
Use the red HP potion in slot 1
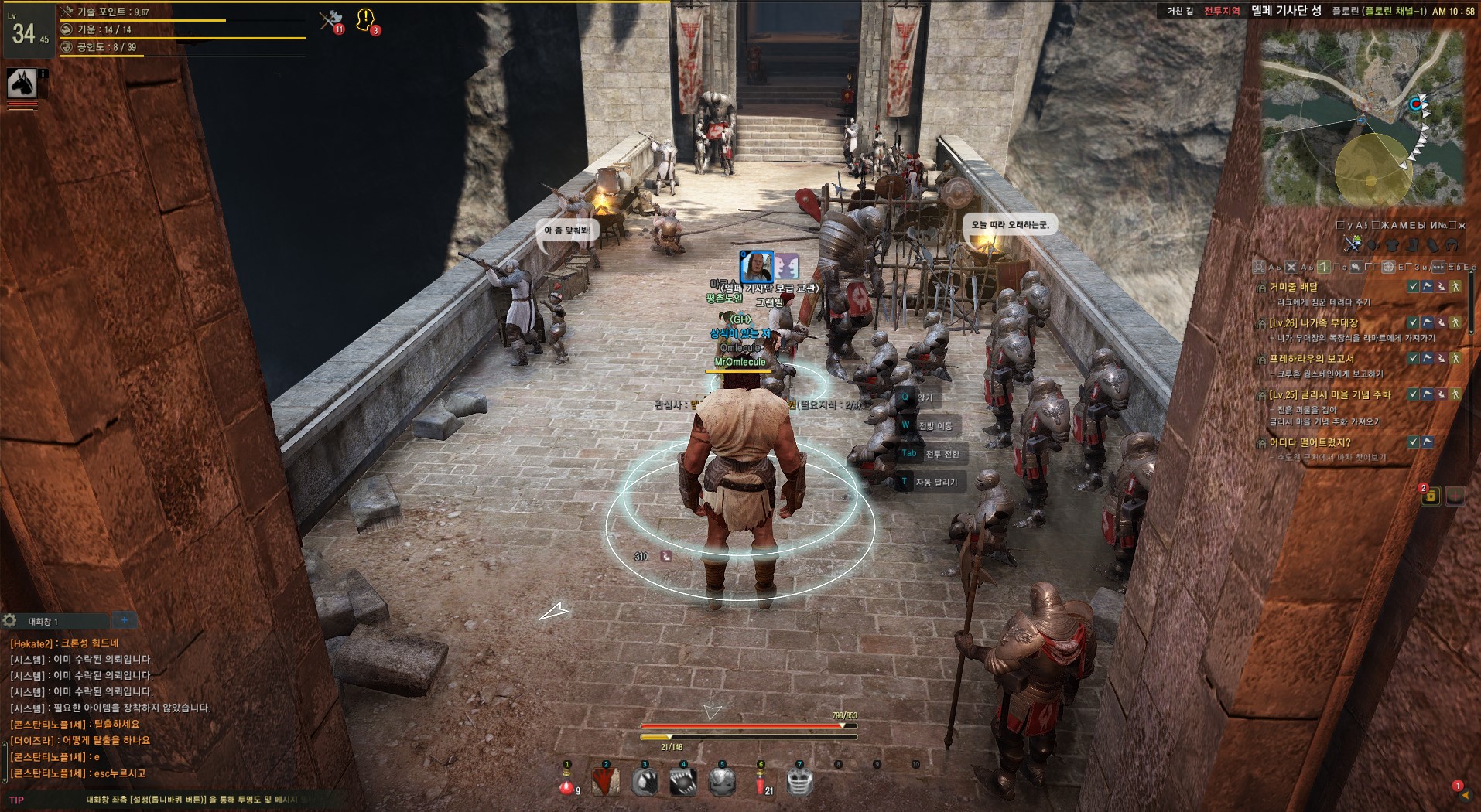tap(567, 782)
